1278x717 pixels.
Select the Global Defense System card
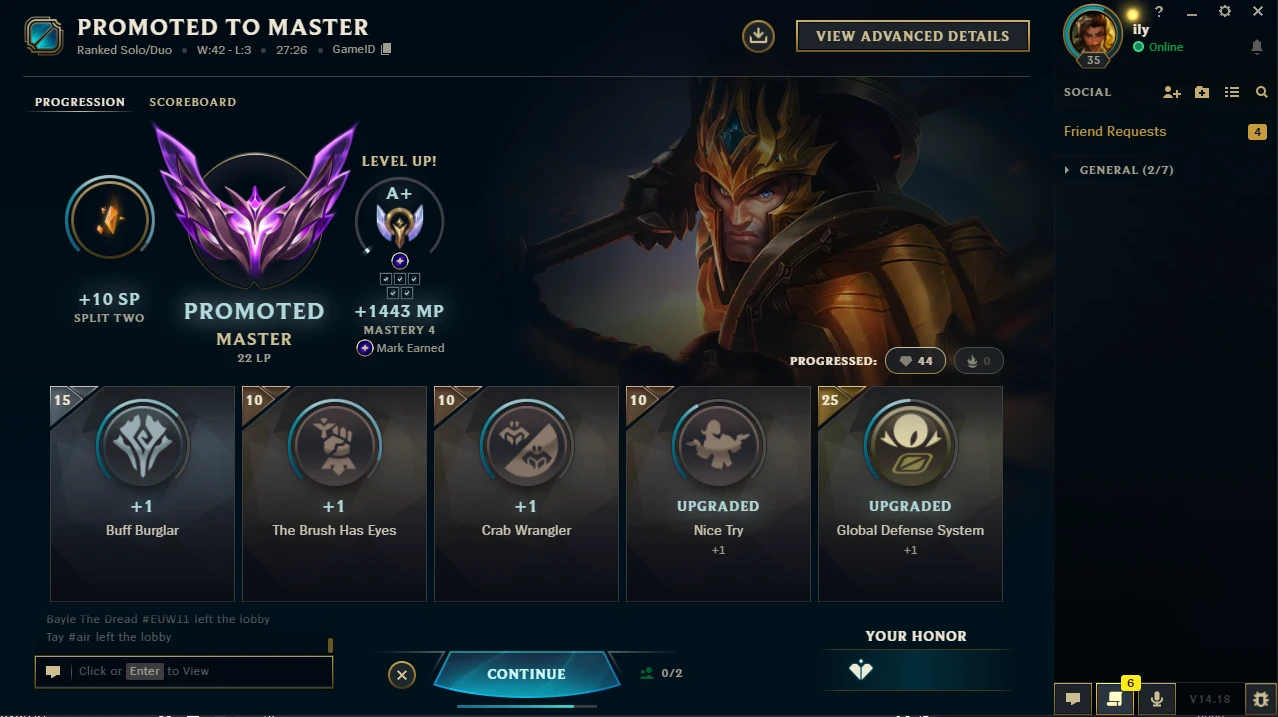pyautogui.click(x=910, y=493)
